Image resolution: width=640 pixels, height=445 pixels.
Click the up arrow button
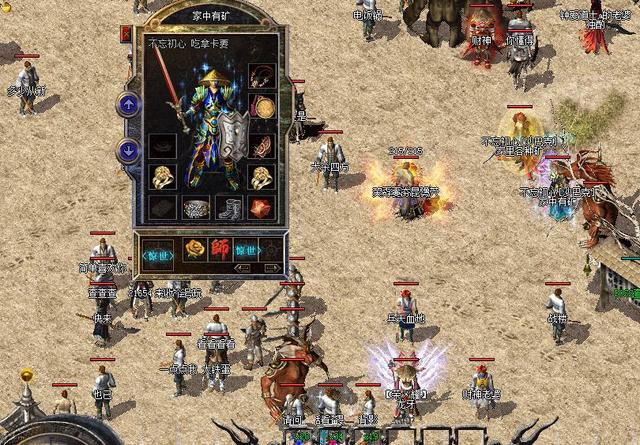click(x=129, y=103)
